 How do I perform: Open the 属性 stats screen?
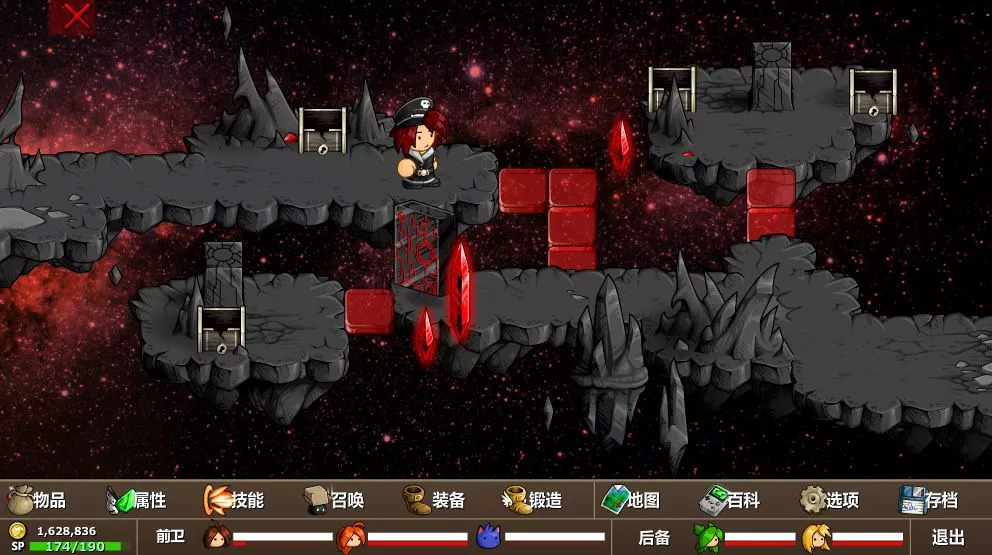tap(137, 500)
